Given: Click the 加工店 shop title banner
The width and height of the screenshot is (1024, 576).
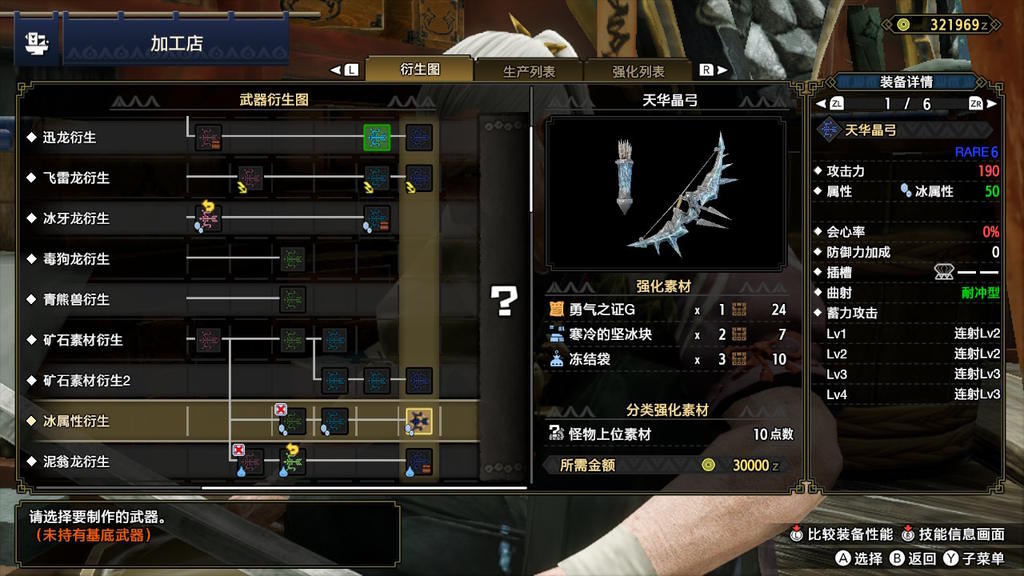Looking at the screenshot, I should pos(176,44).
